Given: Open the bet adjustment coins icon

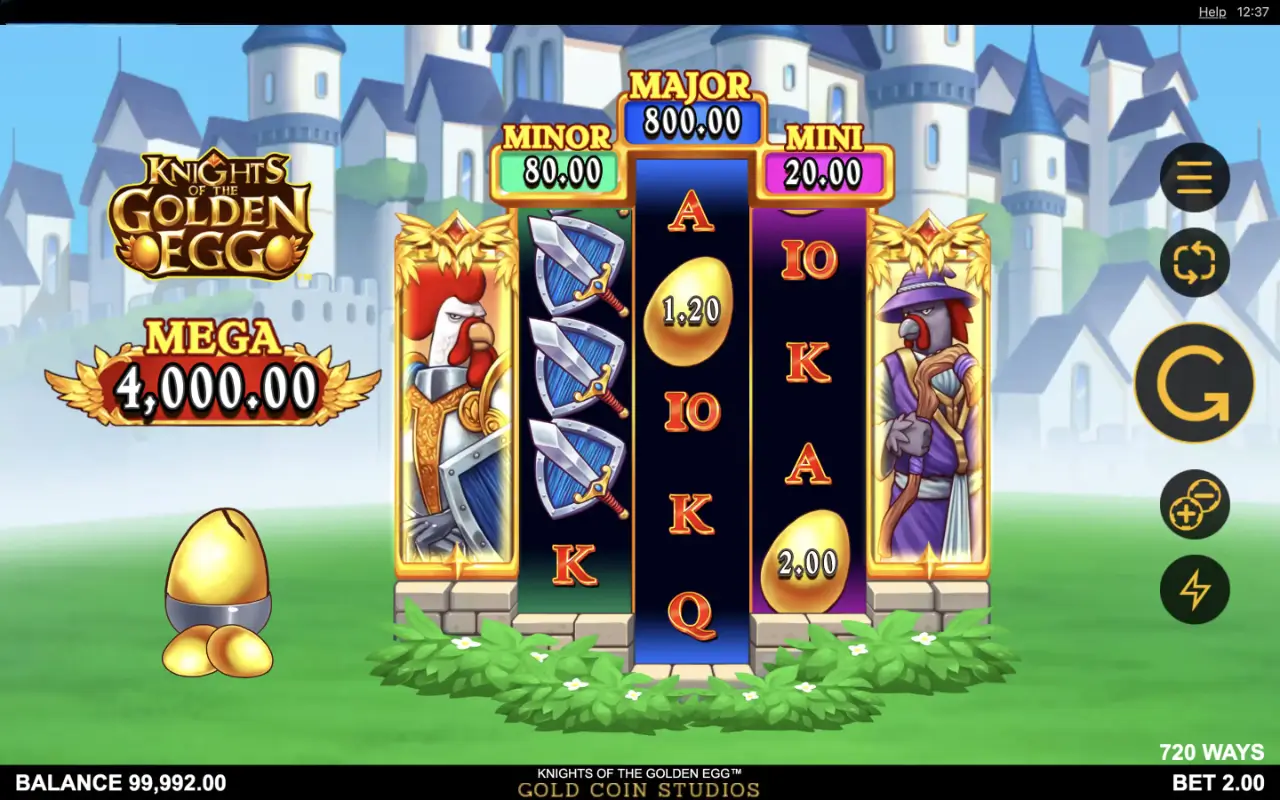Looking at the screenshot, I should [1193, 505].
